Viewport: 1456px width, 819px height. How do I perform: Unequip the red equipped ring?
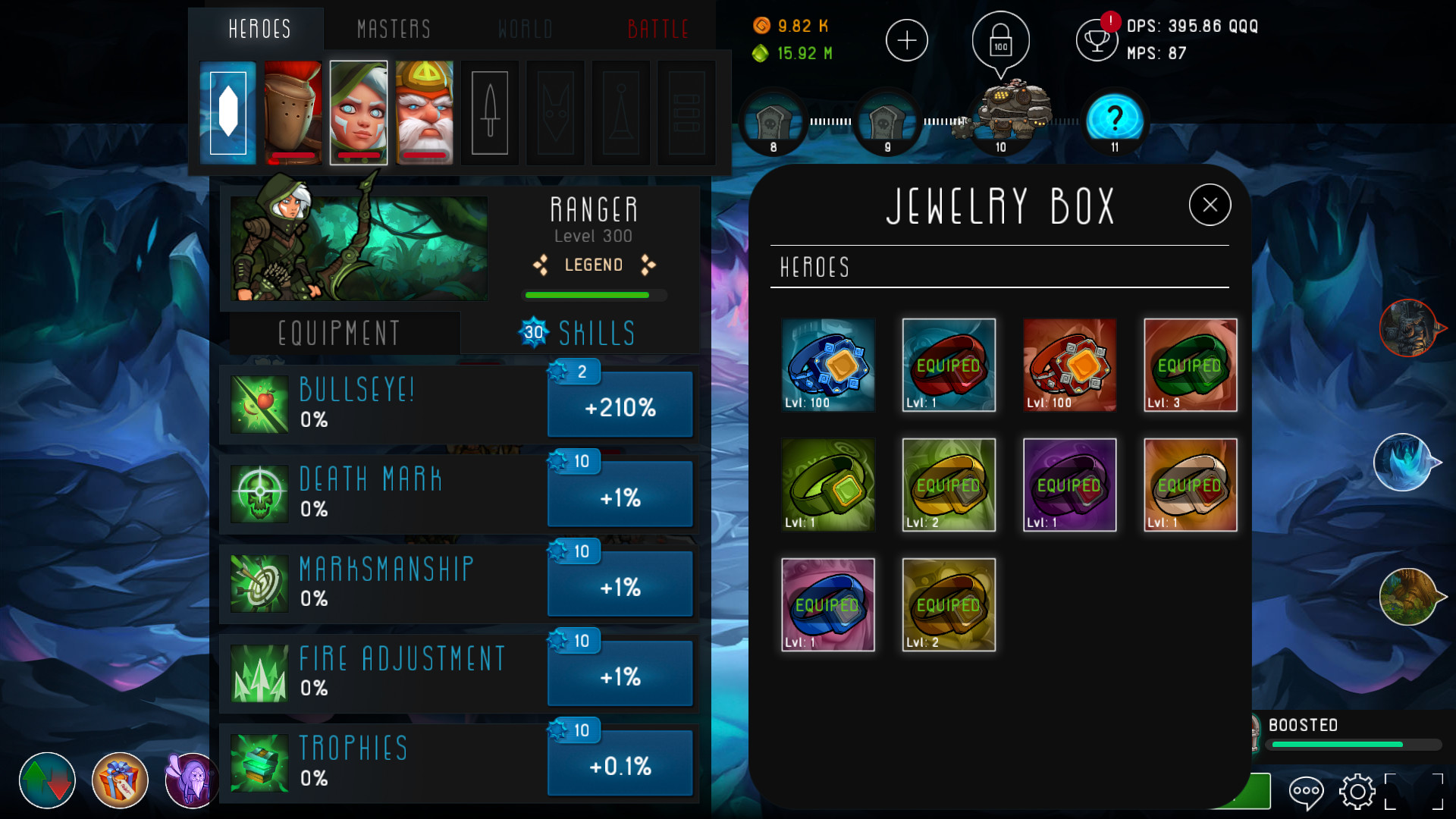pyautogui.click(x=949, y=366)
